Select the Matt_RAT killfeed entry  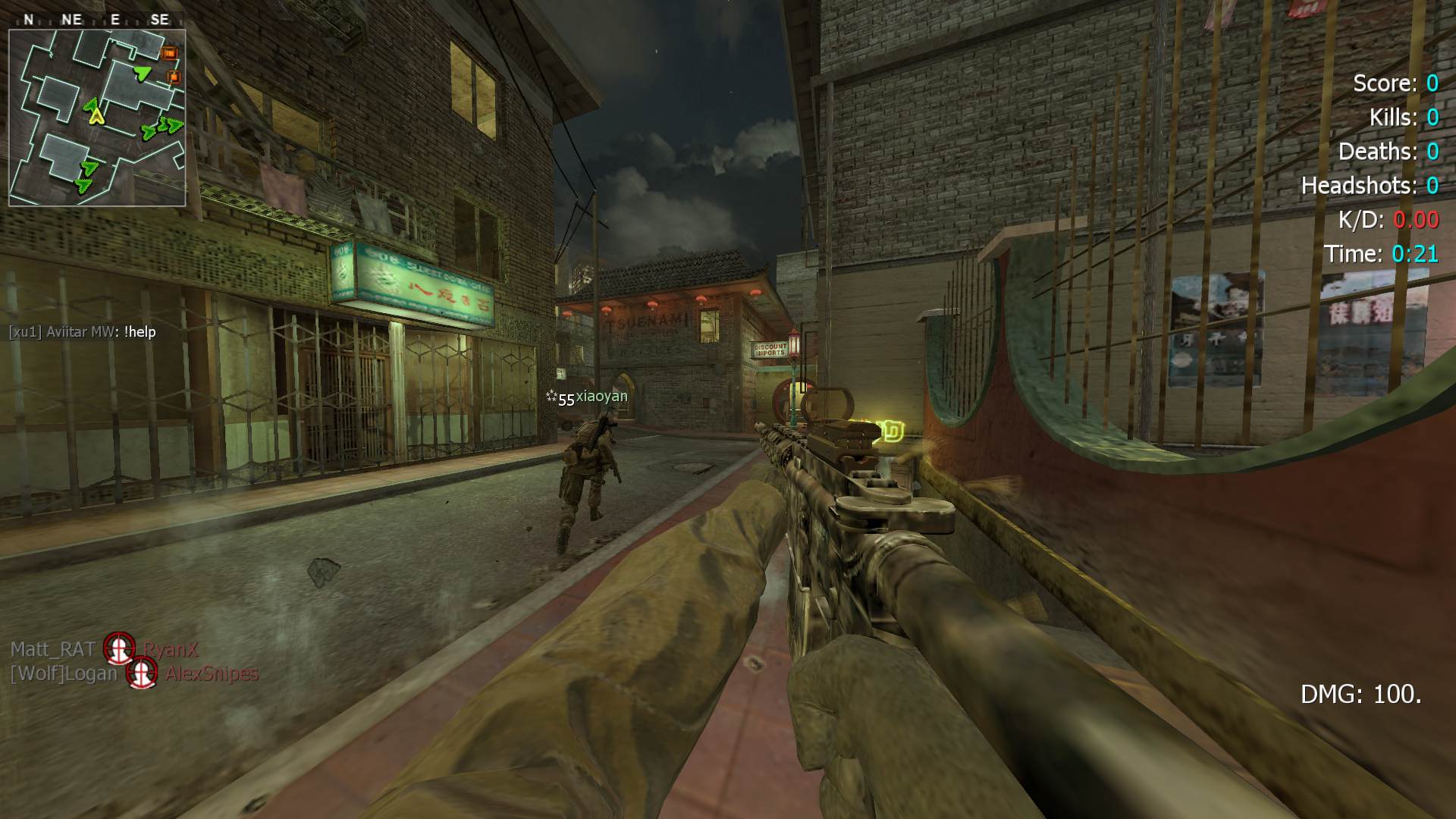point(104,649)
